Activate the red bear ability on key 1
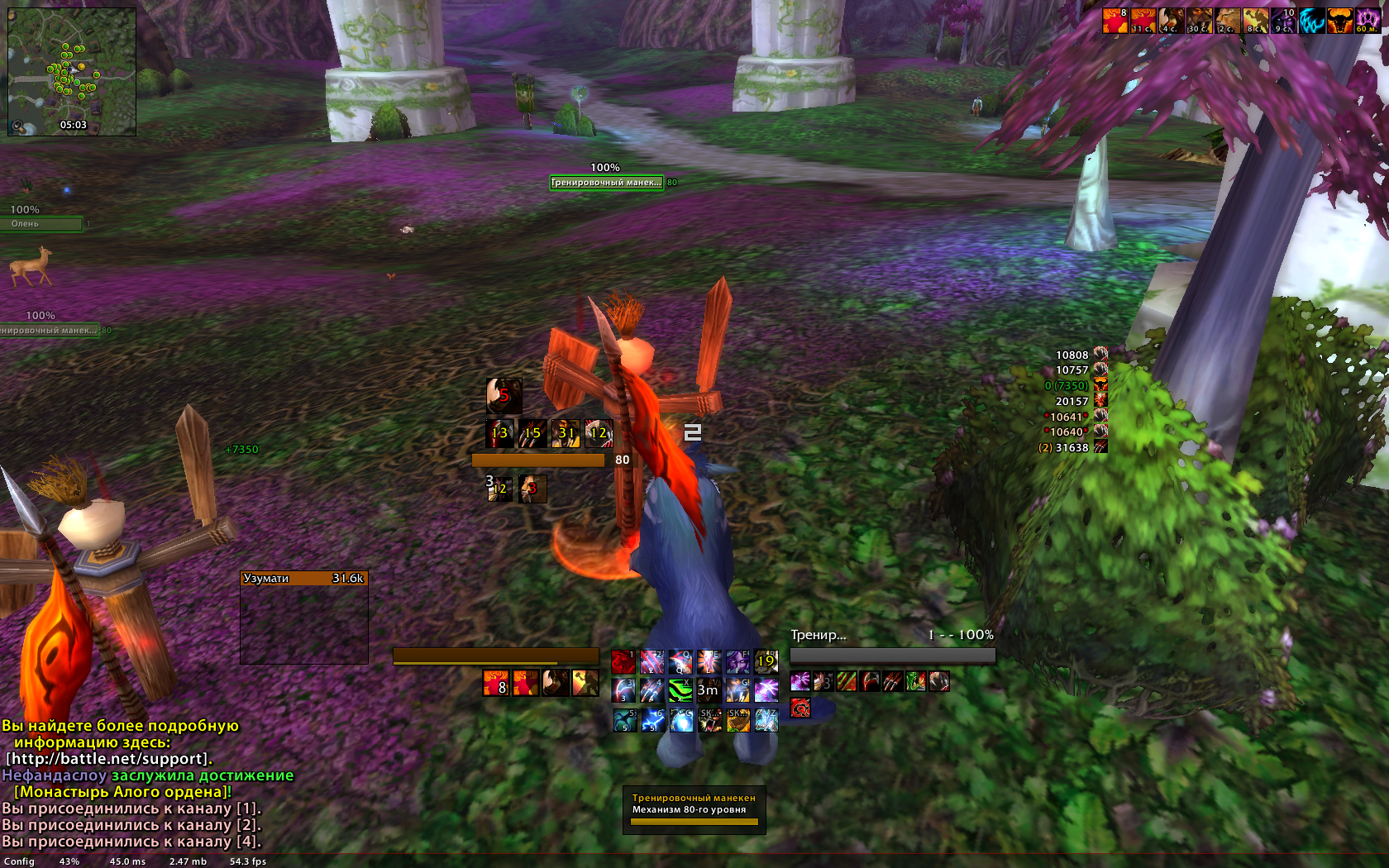 pos(623,661)
